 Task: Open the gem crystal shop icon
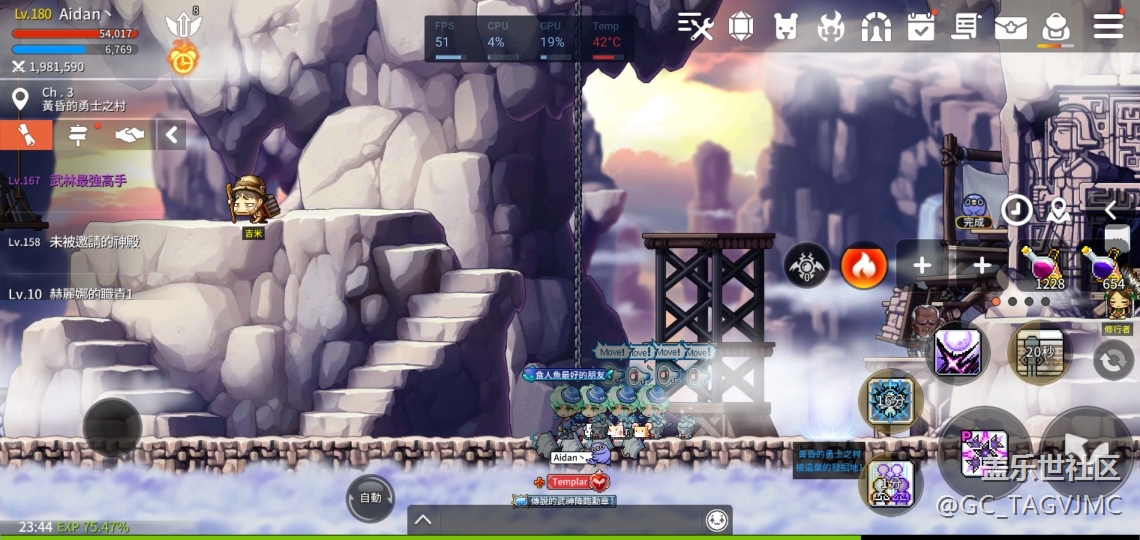point(741,27)
